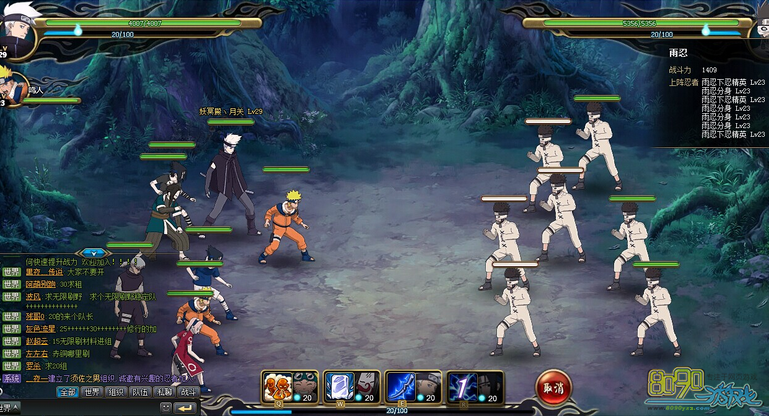Send chat with the enter arrow button

pyautogui.click(x=184, y=408)
